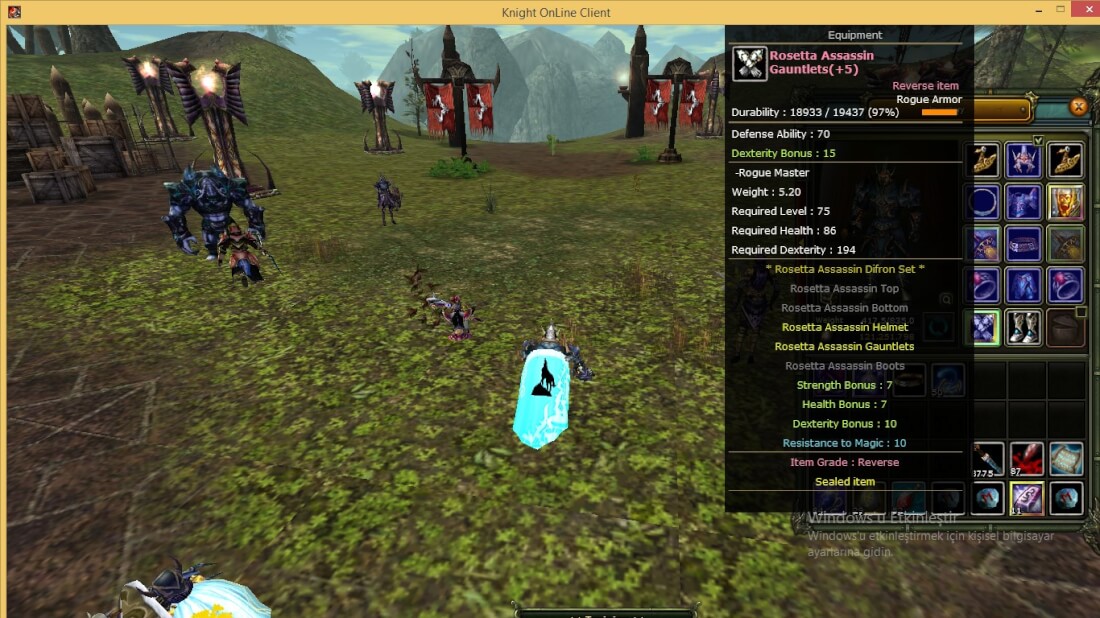Screen dimensions: 1100x618
Task: Select the equipped blue pants slot
Action: click(x=1025, y=285)
